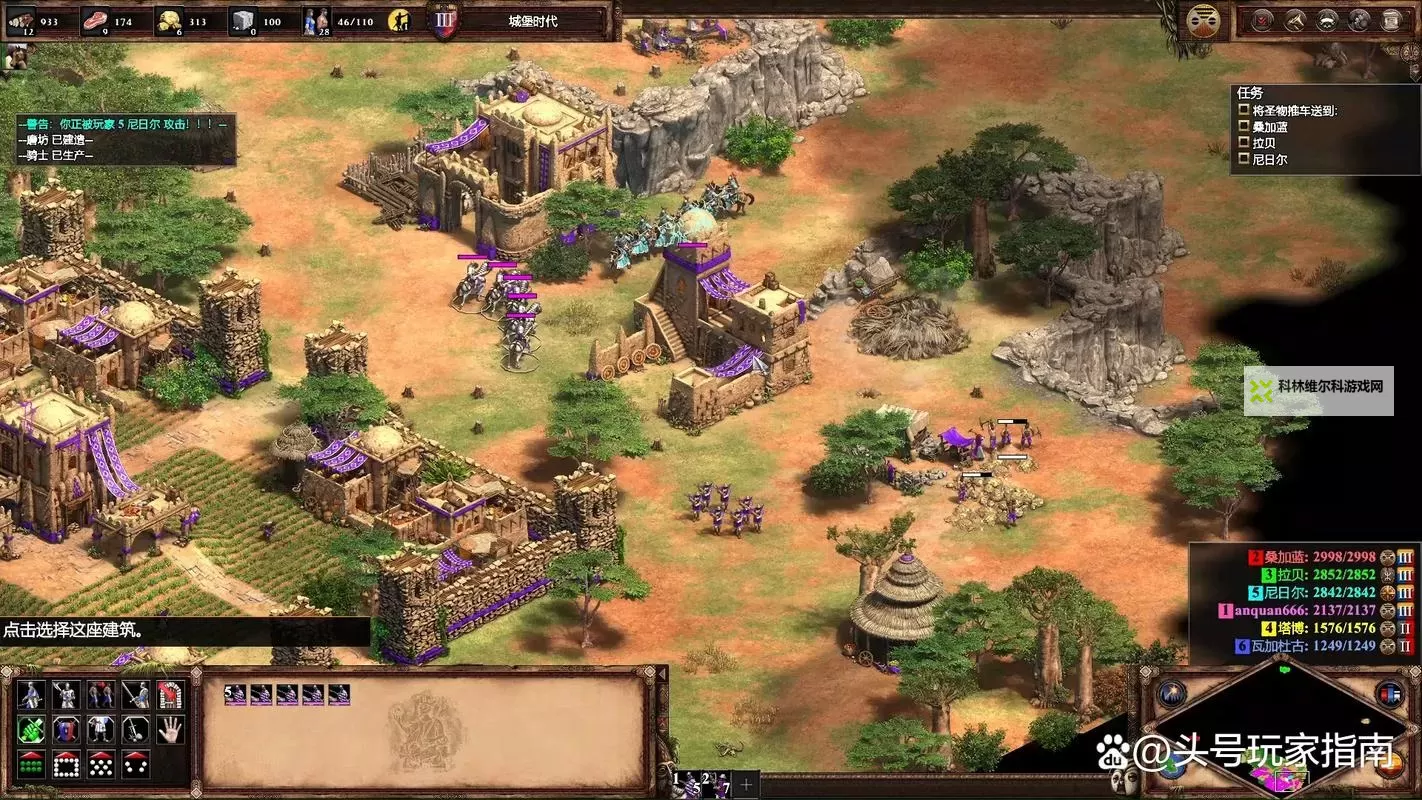Open the horn icon in top bar
Viewport: 1422px width, 800px height.
(x=1295, y=20)
